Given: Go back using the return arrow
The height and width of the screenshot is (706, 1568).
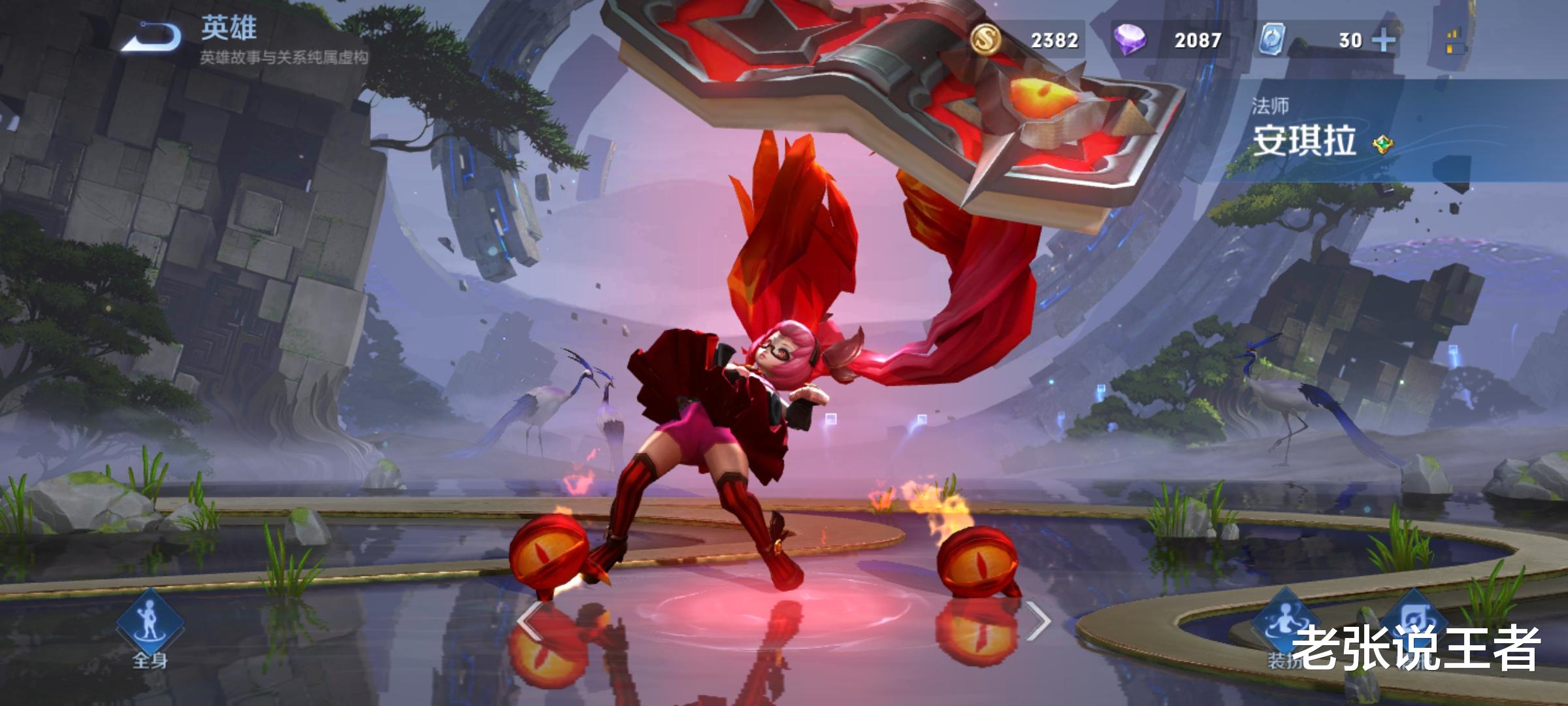Looking at the screenshot, I should coord(152,36).
